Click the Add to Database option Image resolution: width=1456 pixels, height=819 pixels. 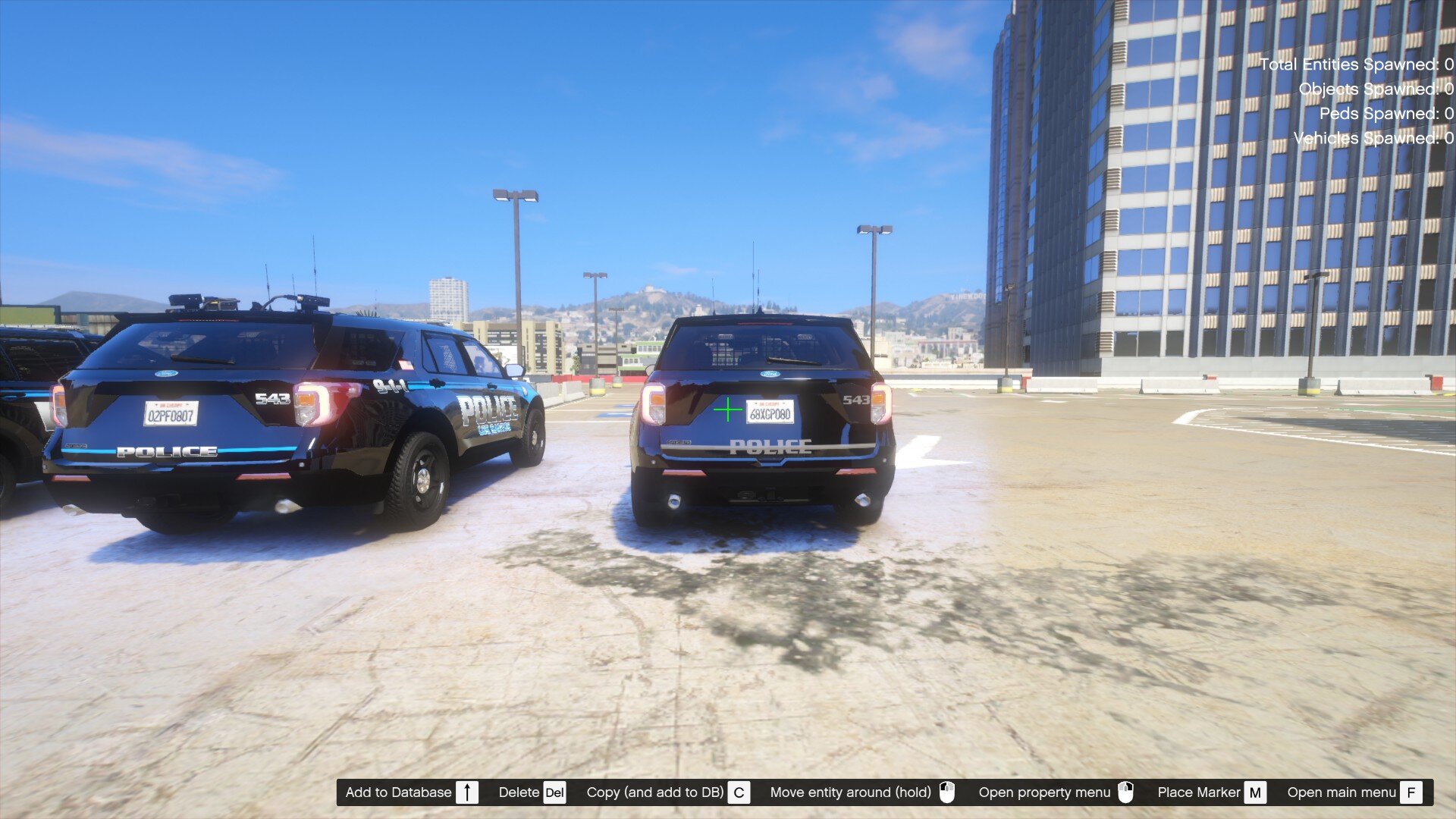click(398, 792)
